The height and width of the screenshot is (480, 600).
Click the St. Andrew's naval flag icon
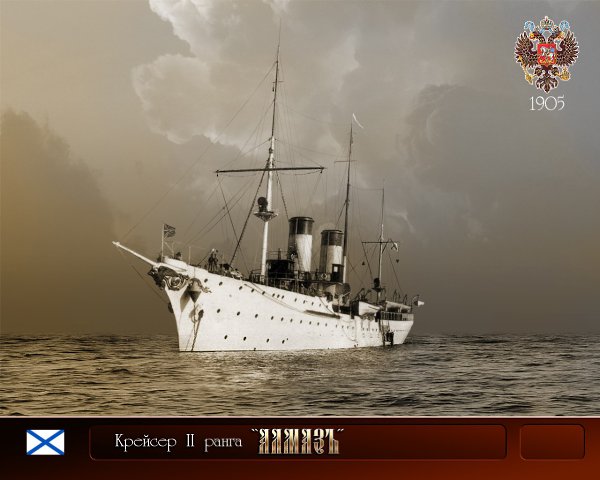[45, 442]
